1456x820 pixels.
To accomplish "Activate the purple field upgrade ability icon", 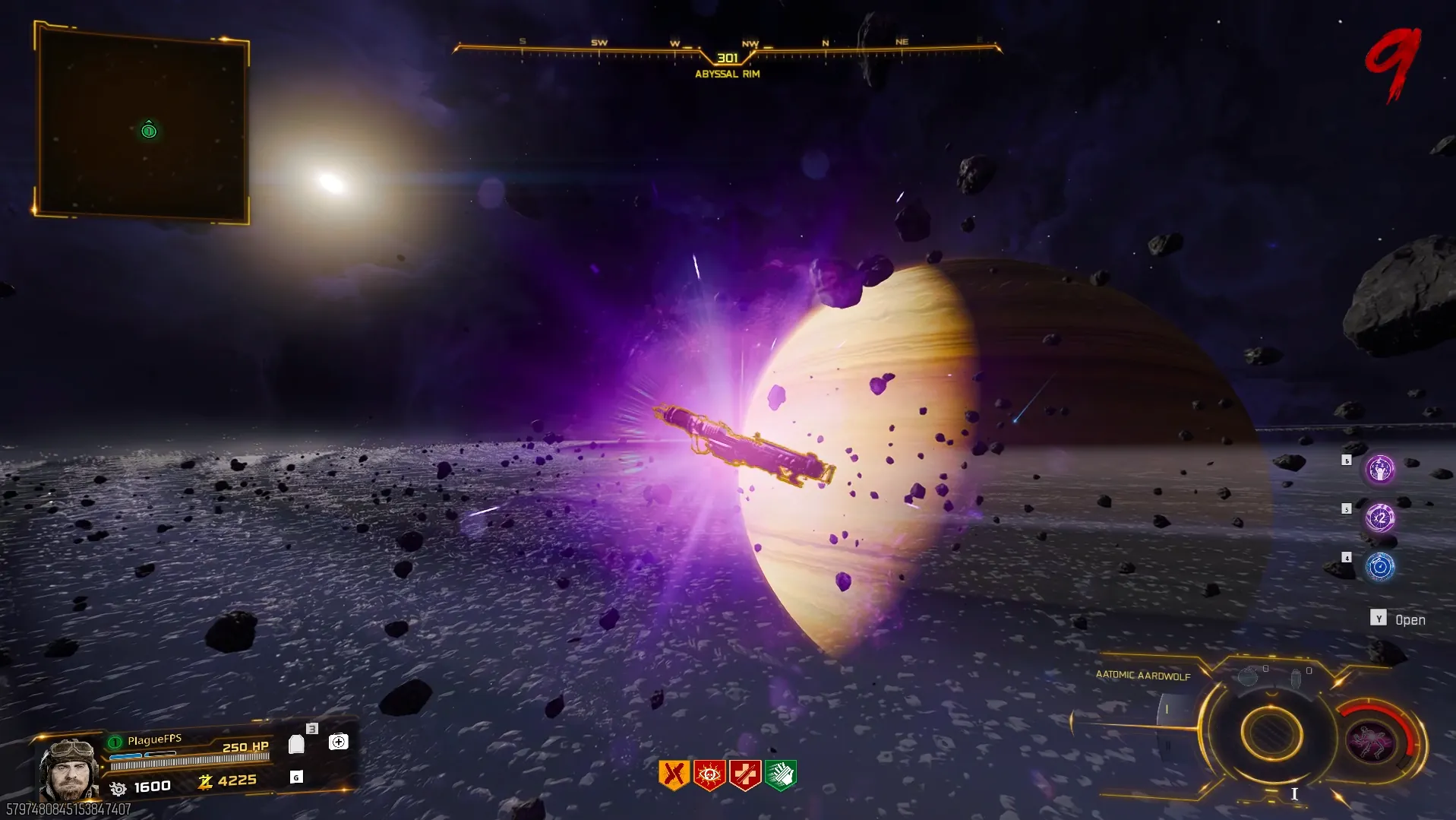I will coord(1369,742).
